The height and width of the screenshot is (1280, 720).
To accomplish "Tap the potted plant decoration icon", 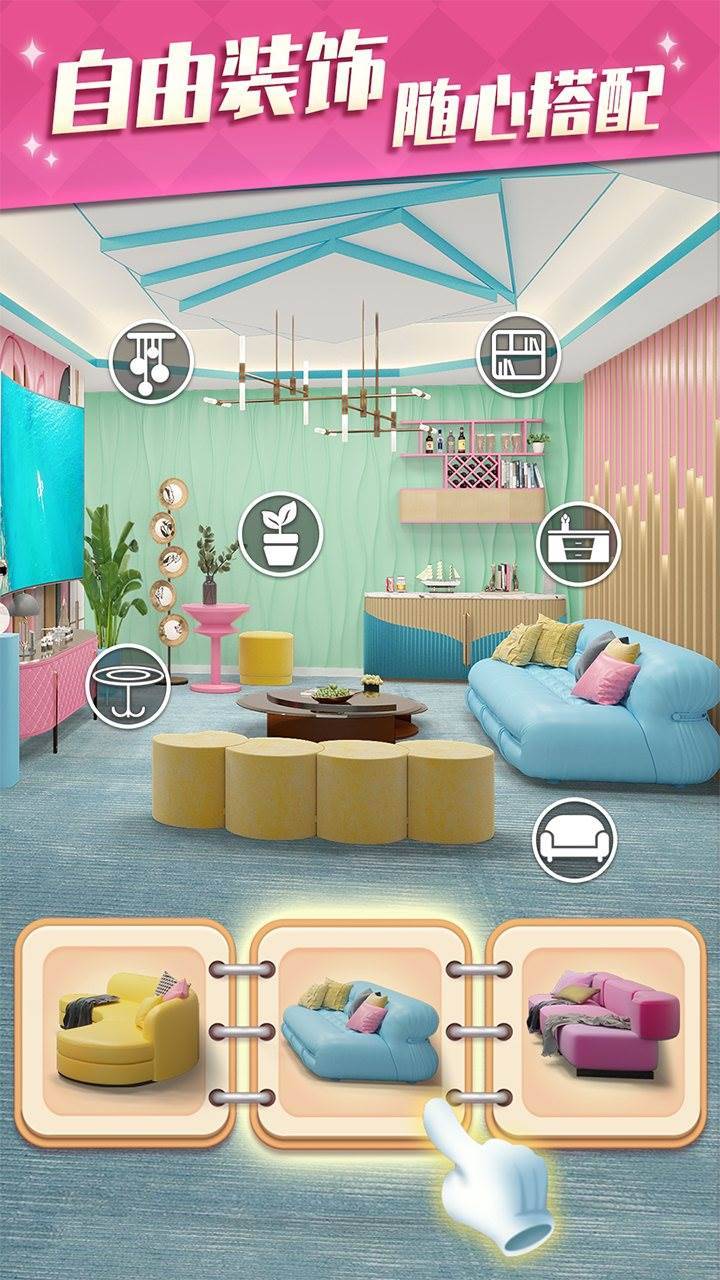I will [x=281, y=533].
